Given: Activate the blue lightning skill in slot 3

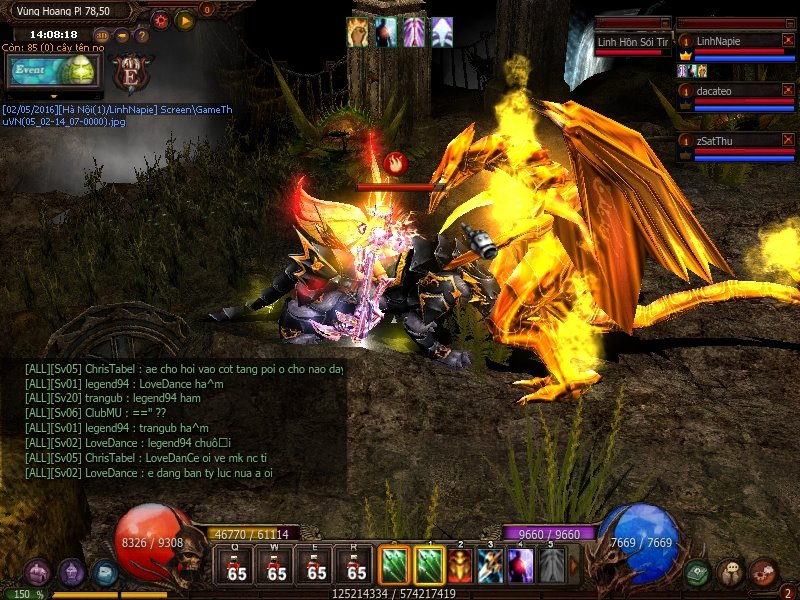Looking at the screenshot, I should click(x=490, y=565).
